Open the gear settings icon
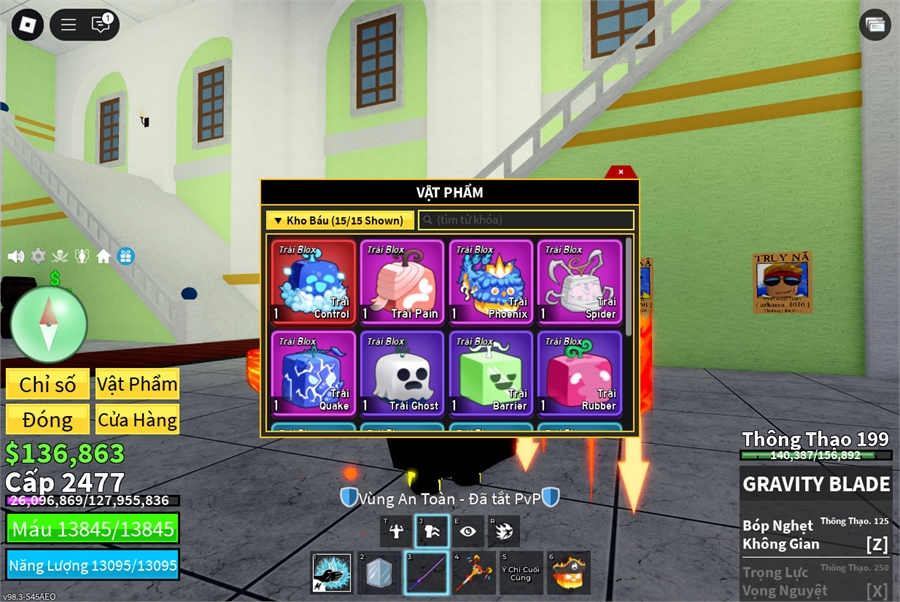Image resolution: width=900 pixels, height=602 pixels. [38, 256]
